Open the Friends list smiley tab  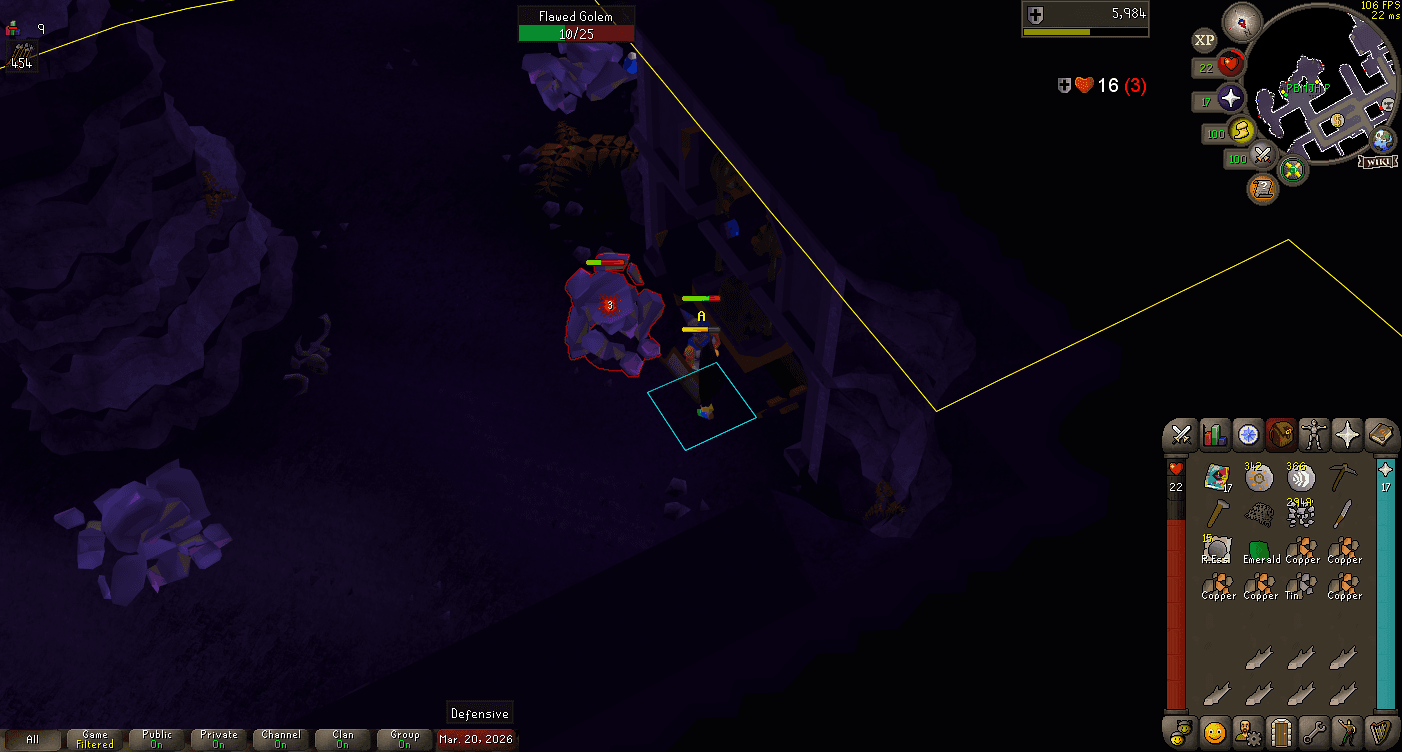1214,733
